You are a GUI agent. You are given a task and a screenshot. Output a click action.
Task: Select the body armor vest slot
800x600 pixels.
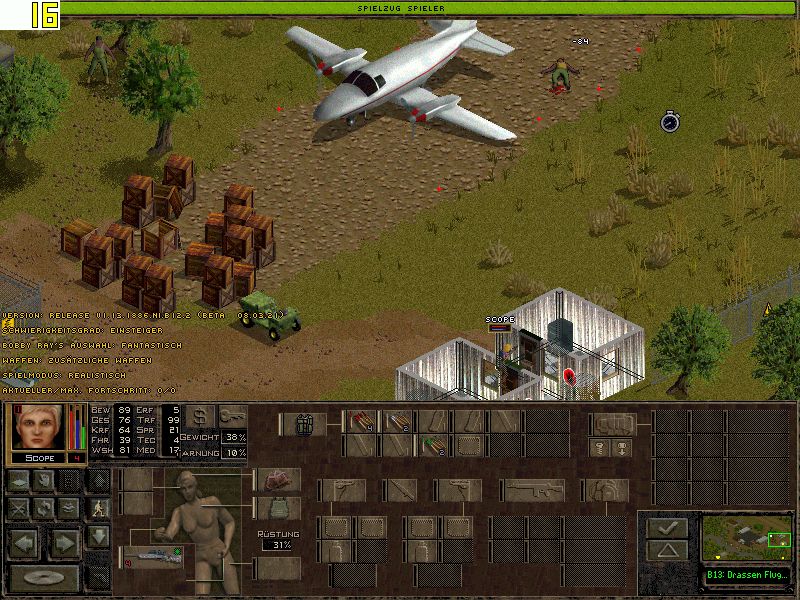tap(277, 508)
